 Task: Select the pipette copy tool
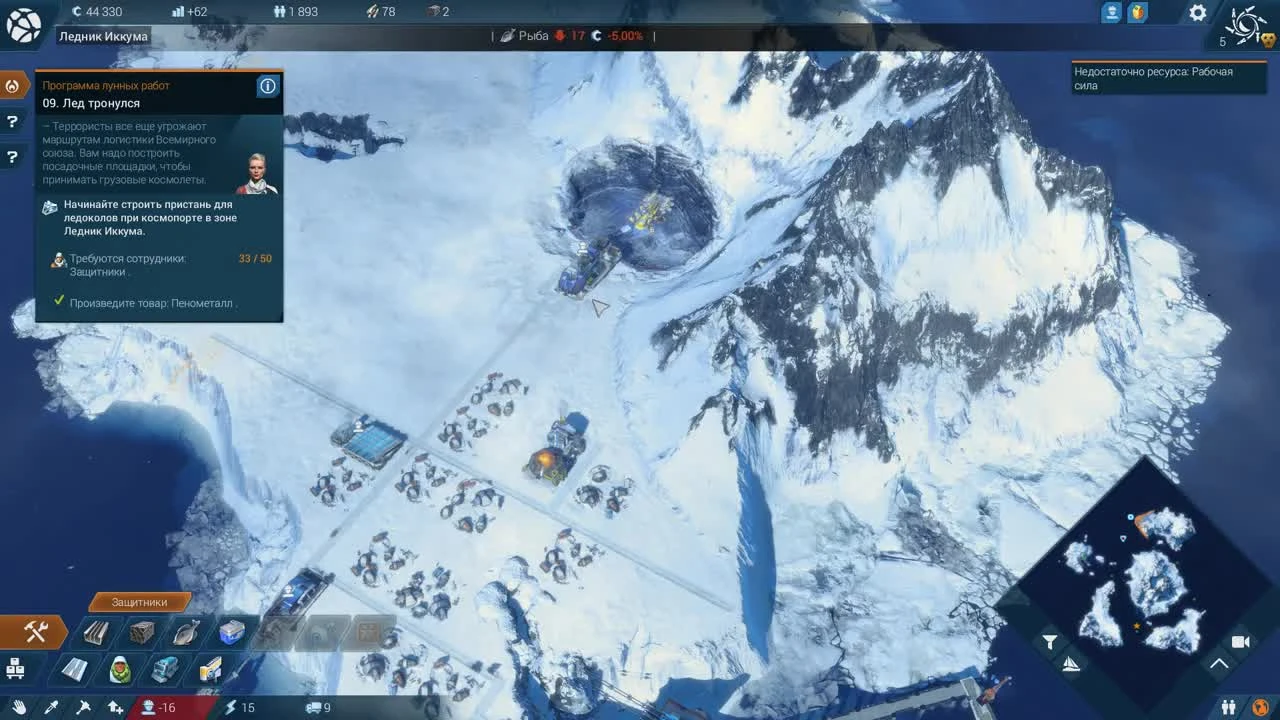point(50,706)
